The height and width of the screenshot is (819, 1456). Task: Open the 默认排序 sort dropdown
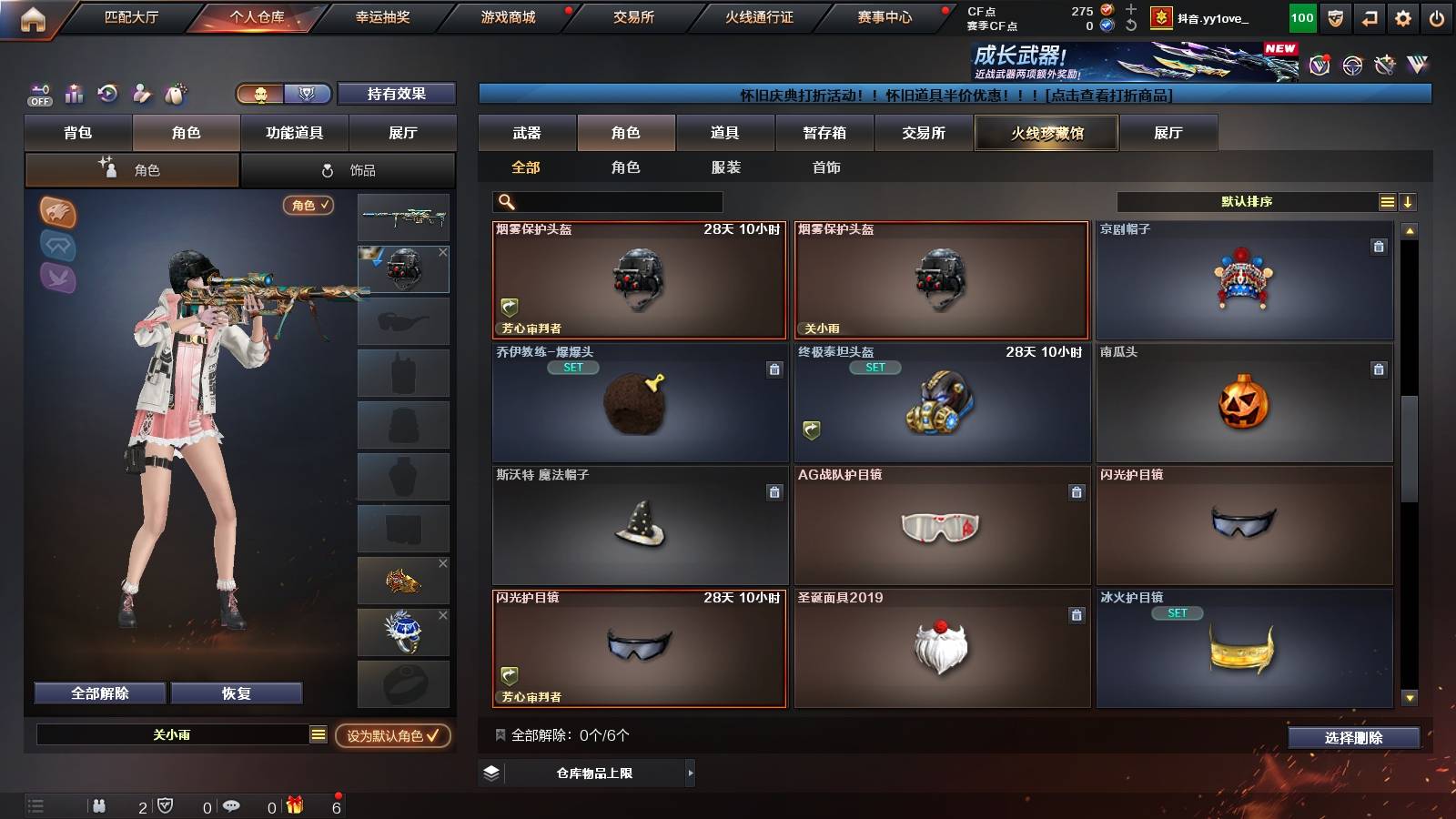pyautogui.click(x=1247, y=201)
